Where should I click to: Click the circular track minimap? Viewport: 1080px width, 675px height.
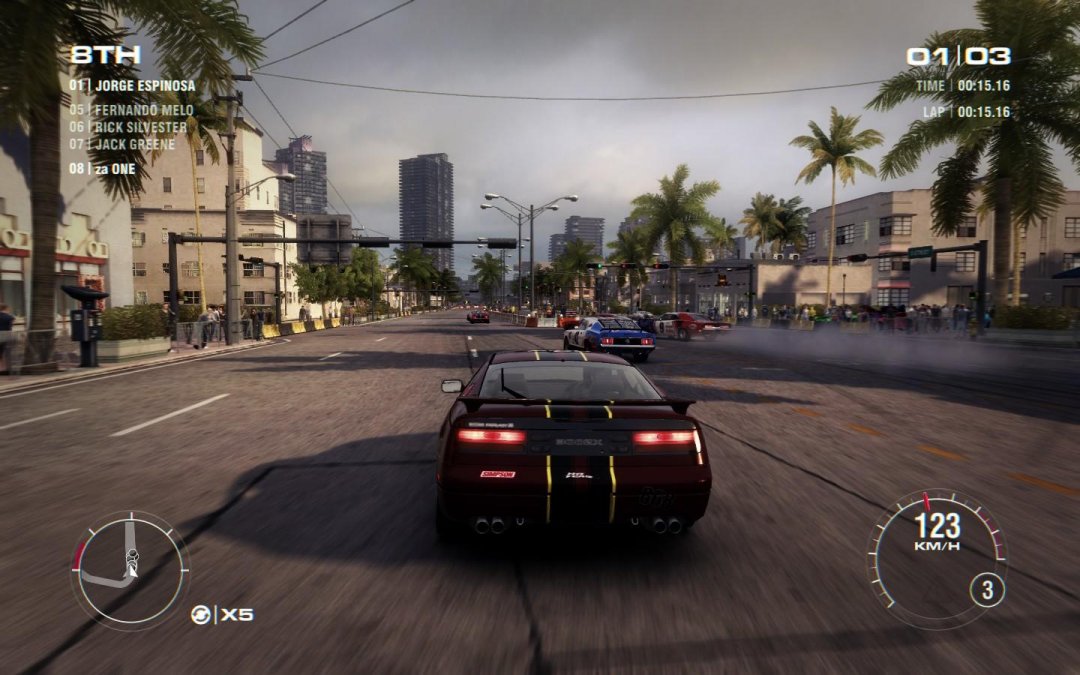[129, 569]
